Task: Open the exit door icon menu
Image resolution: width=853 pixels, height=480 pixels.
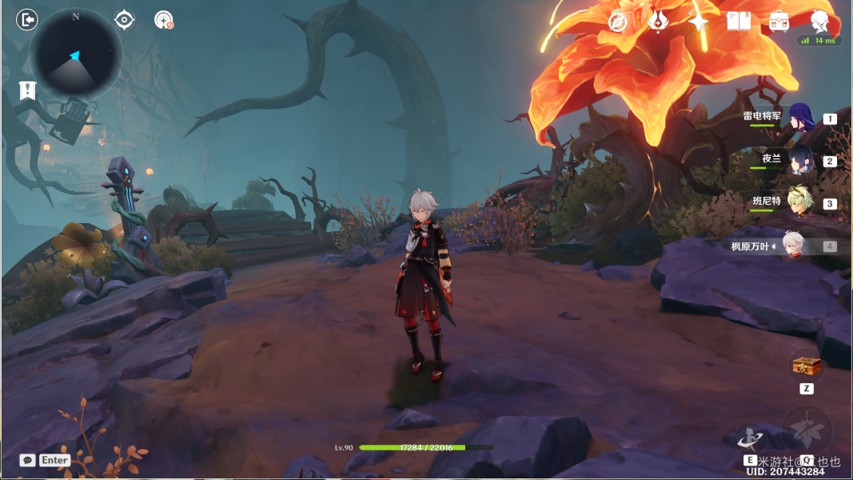Action: pyautogui.click(x=27, y=20)
